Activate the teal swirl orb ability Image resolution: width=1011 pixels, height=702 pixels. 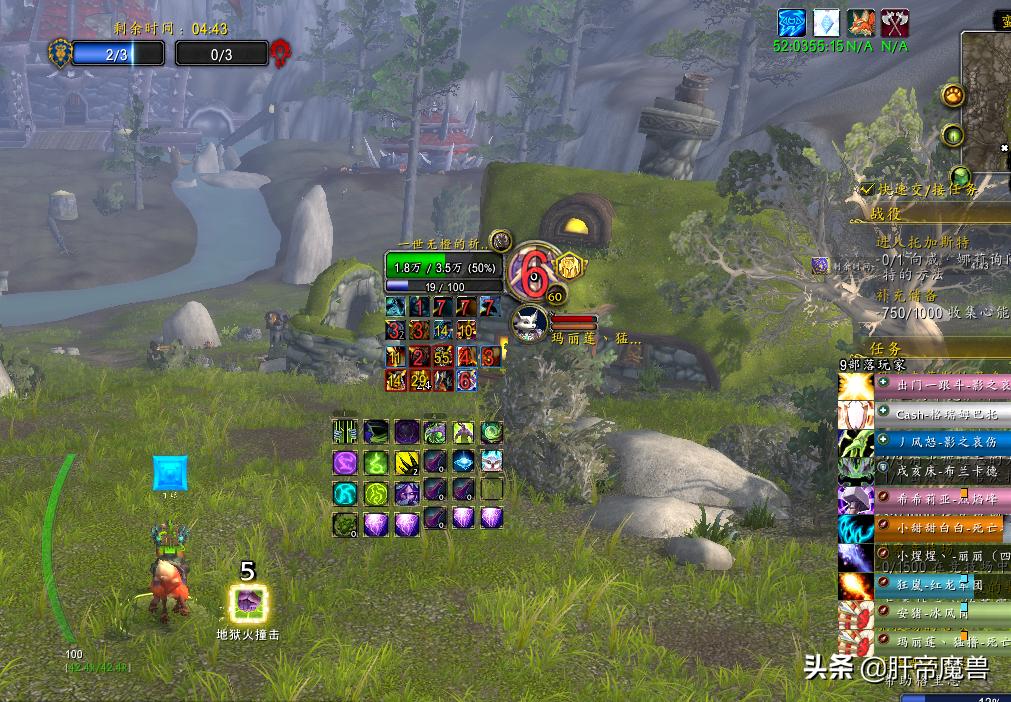pos(345,493)
